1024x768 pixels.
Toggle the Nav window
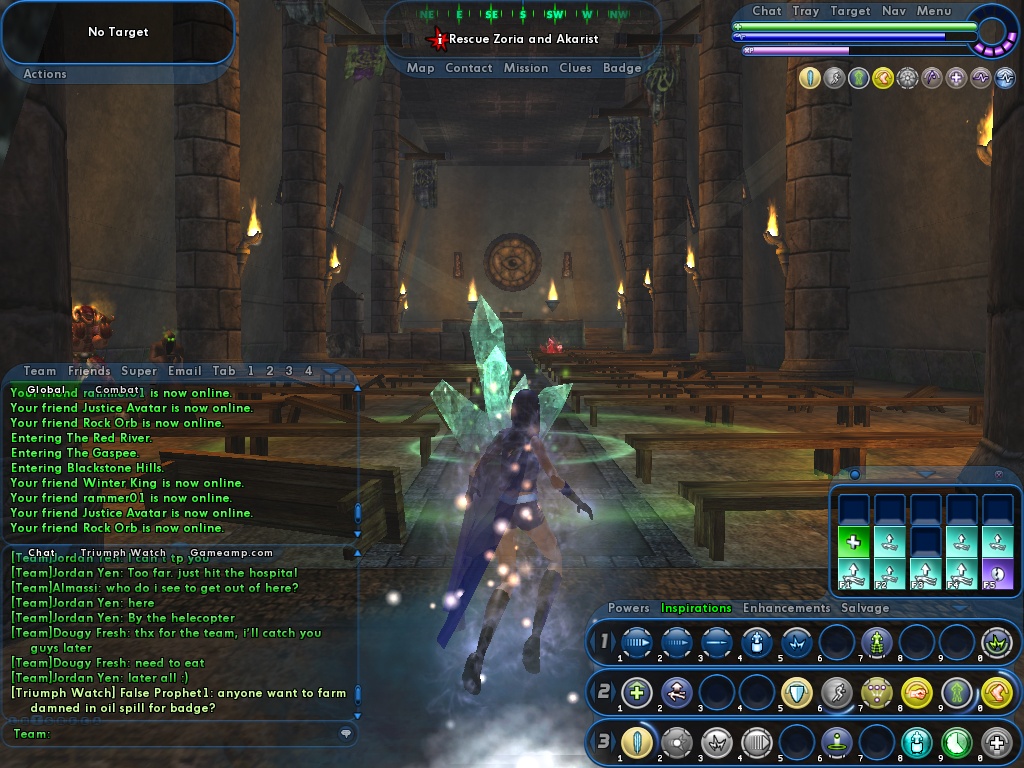tap(894, 11)
